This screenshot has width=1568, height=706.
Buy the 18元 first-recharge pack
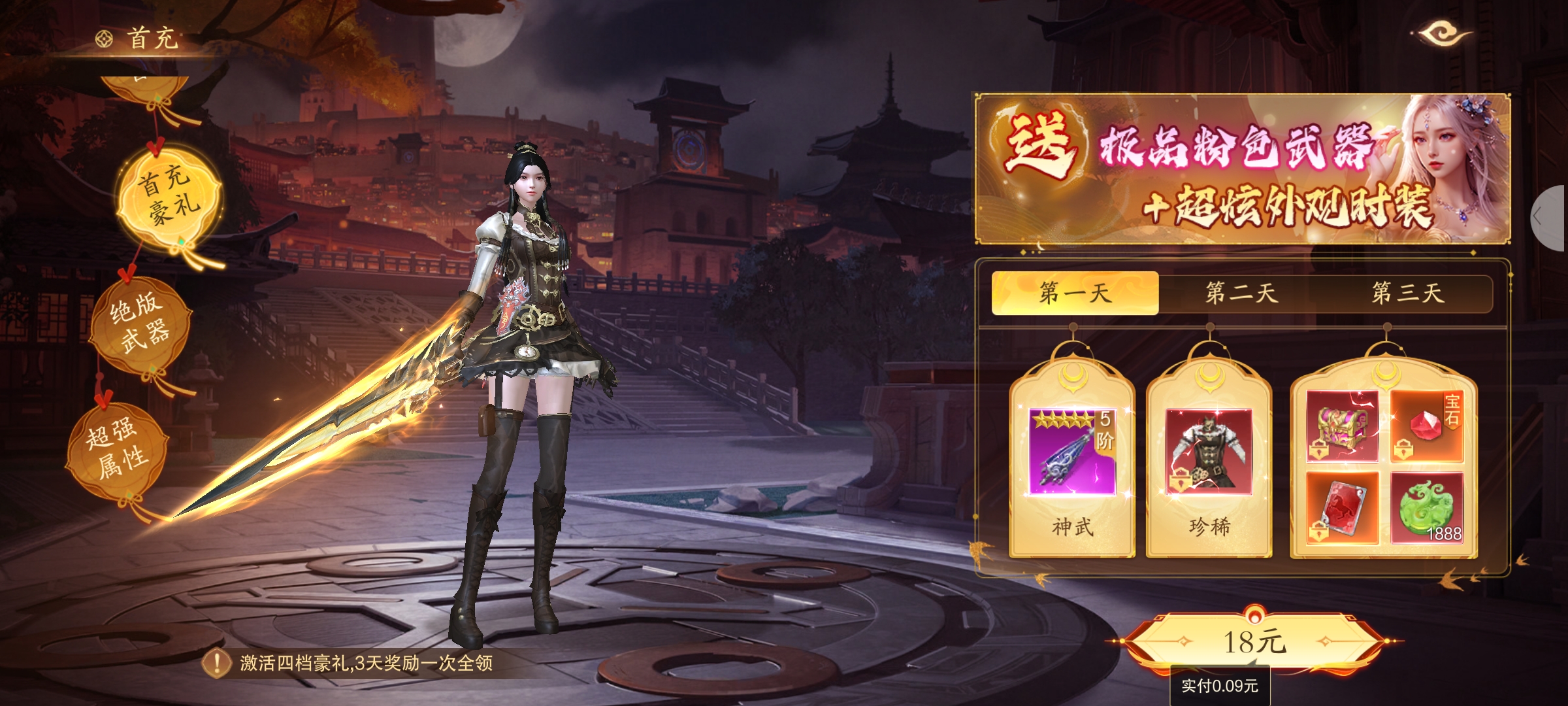pyautogui.click(x=1254, y=642)
